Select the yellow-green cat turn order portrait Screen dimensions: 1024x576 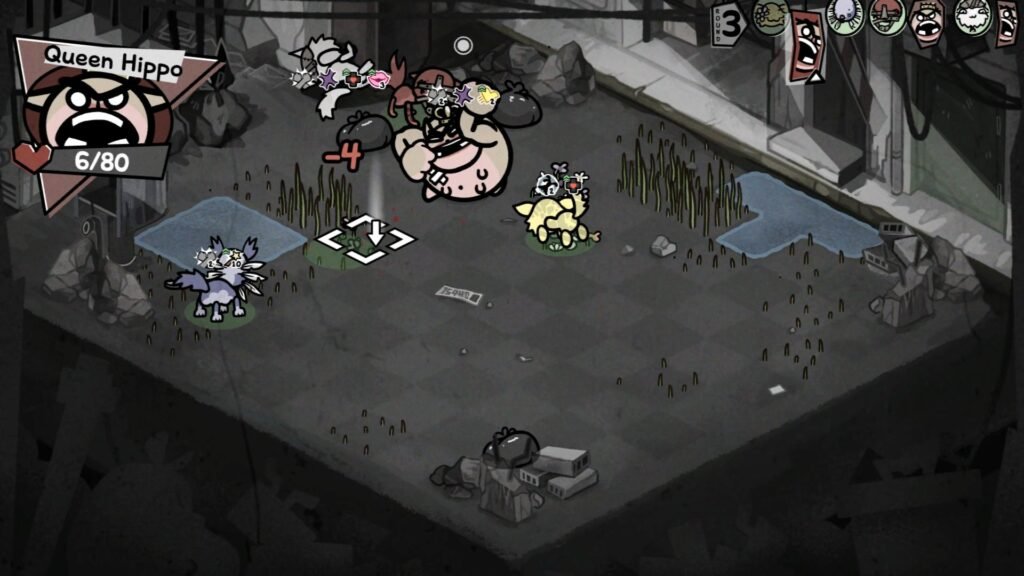770,19
